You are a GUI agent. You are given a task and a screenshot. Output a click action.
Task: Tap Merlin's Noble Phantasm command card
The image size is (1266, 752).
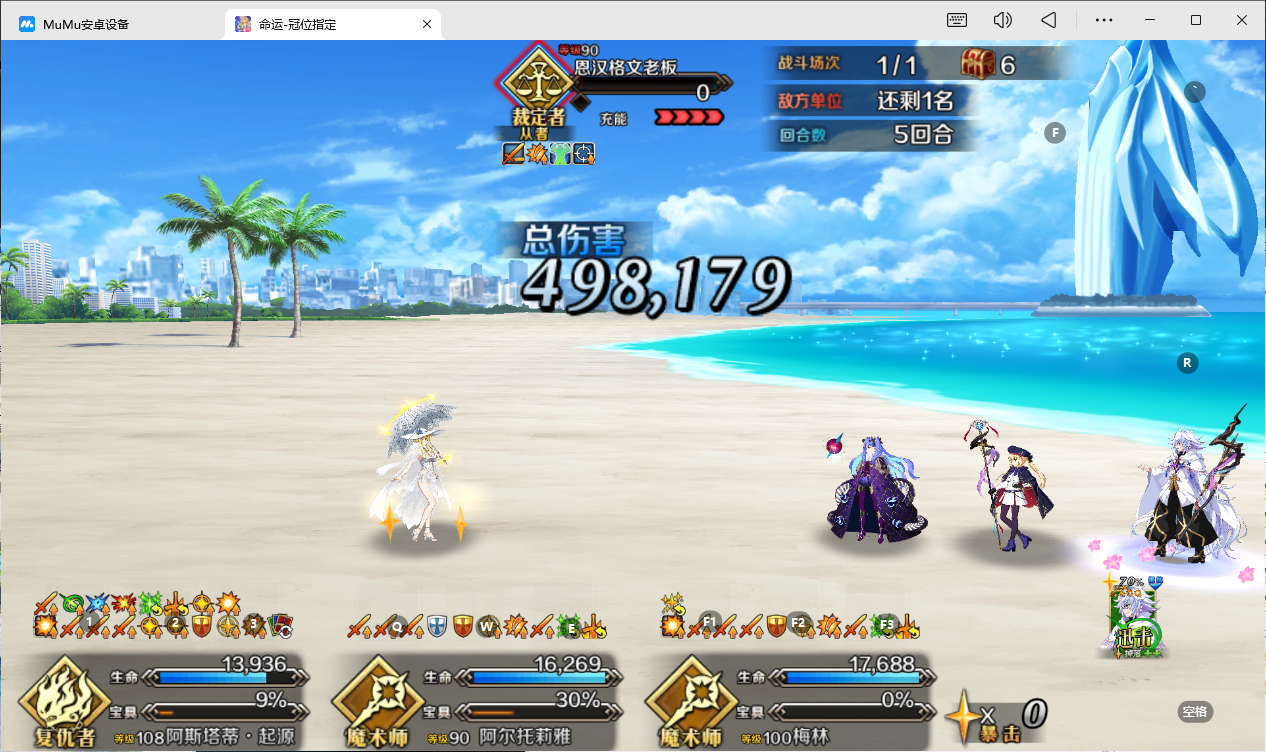pos(1137,620)
